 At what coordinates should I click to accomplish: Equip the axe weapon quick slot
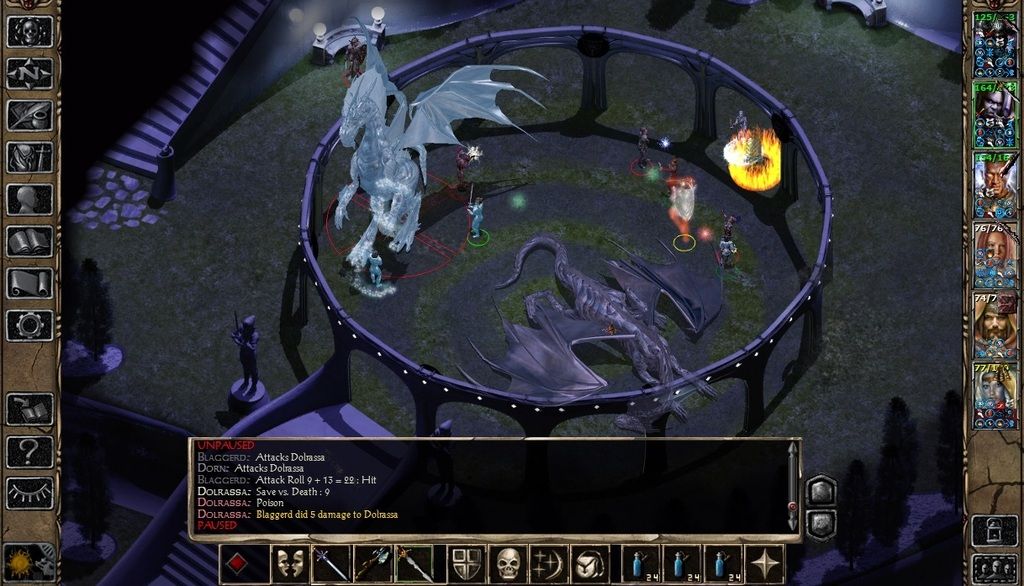372,564
